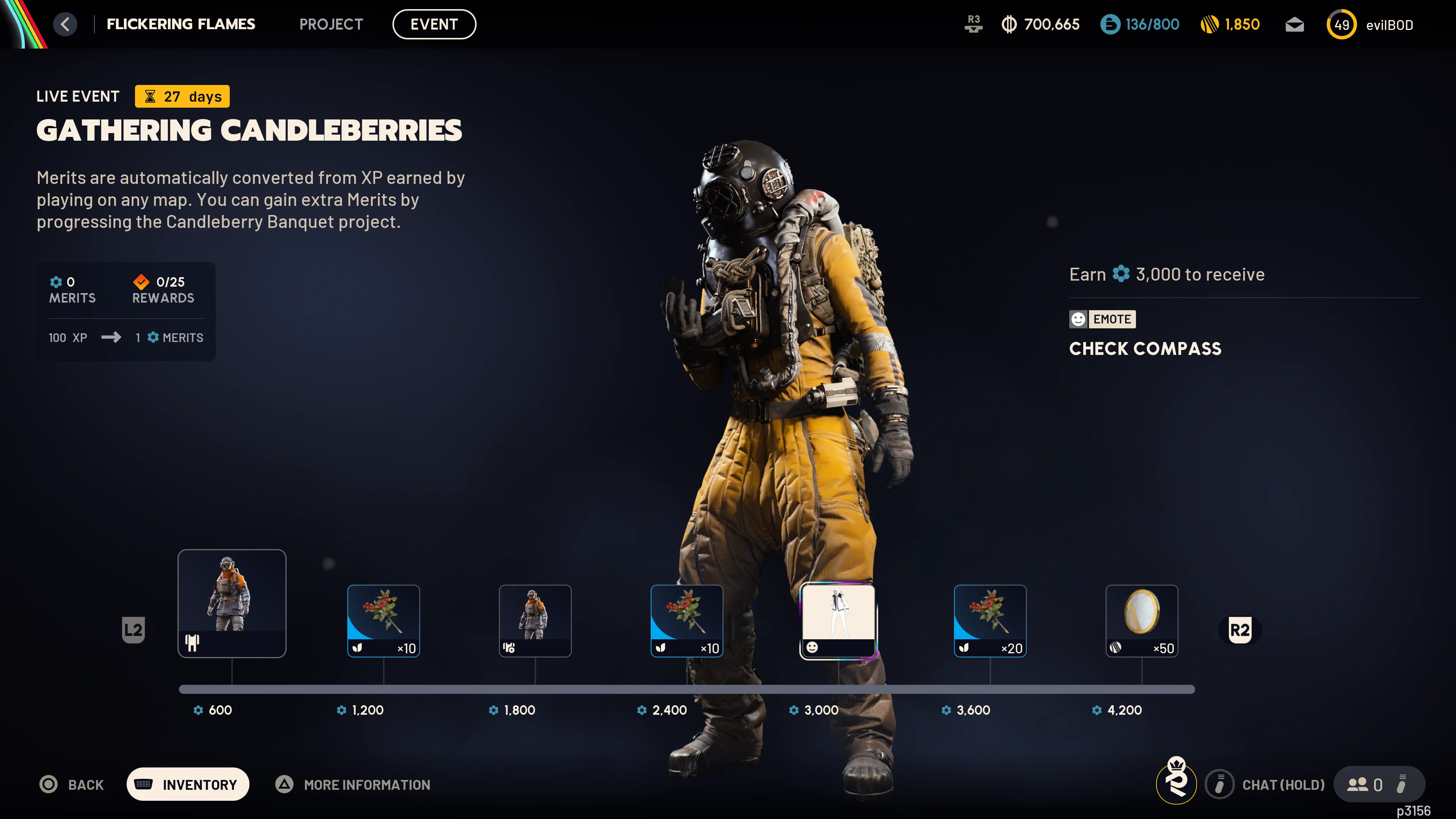Click the coins currency icon showing 700,665

click(1010, 24)
